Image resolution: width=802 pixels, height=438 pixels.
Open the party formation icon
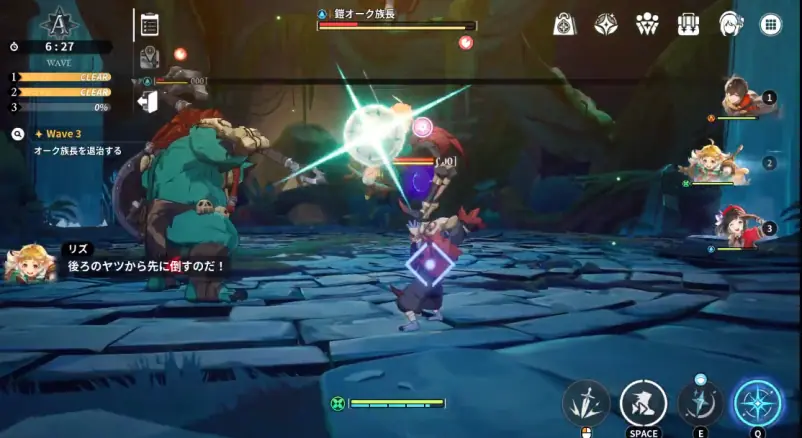646,24
